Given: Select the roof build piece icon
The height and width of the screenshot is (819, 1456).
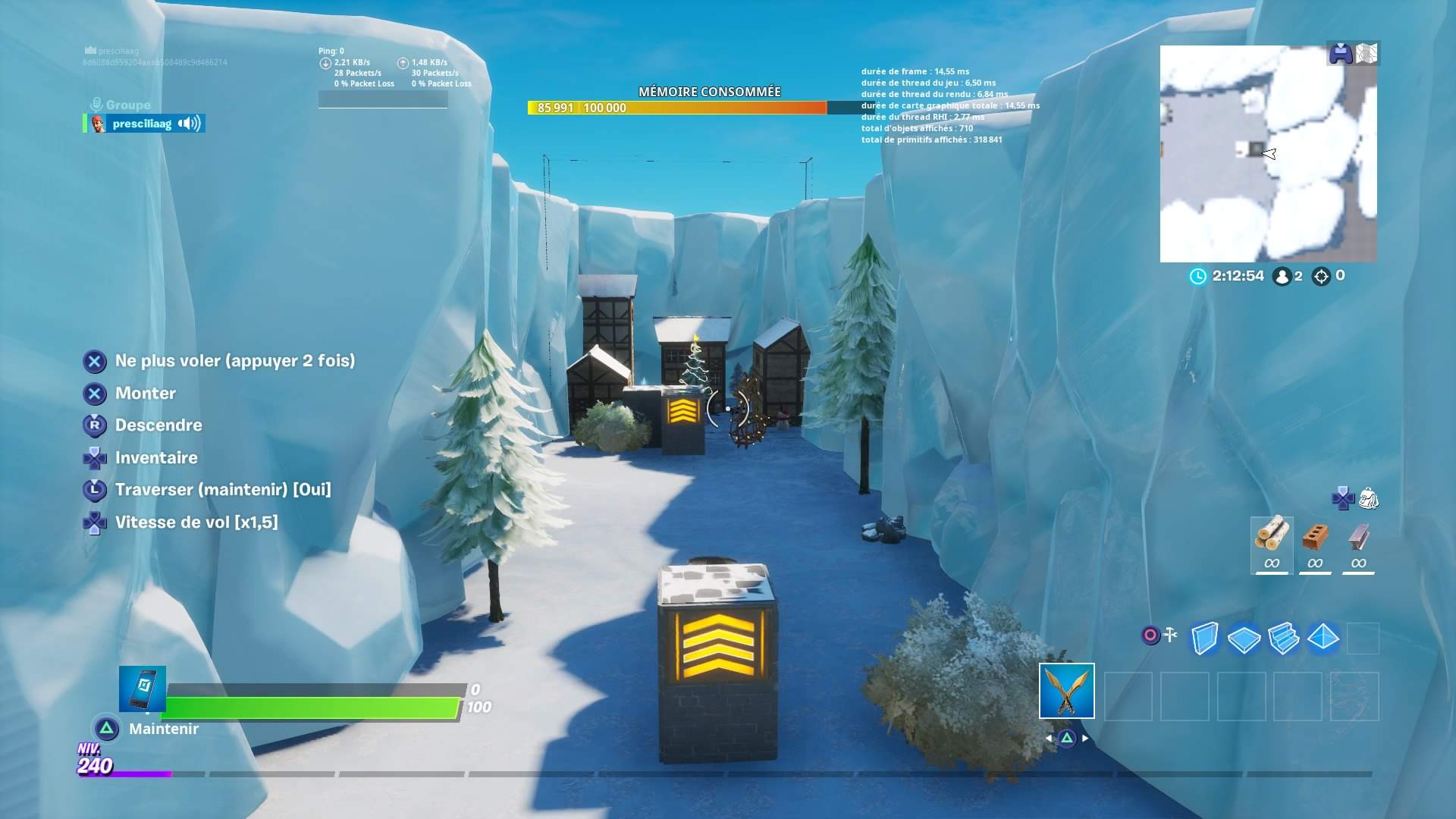Looking at the screenshot, I should click(1323, 639).
